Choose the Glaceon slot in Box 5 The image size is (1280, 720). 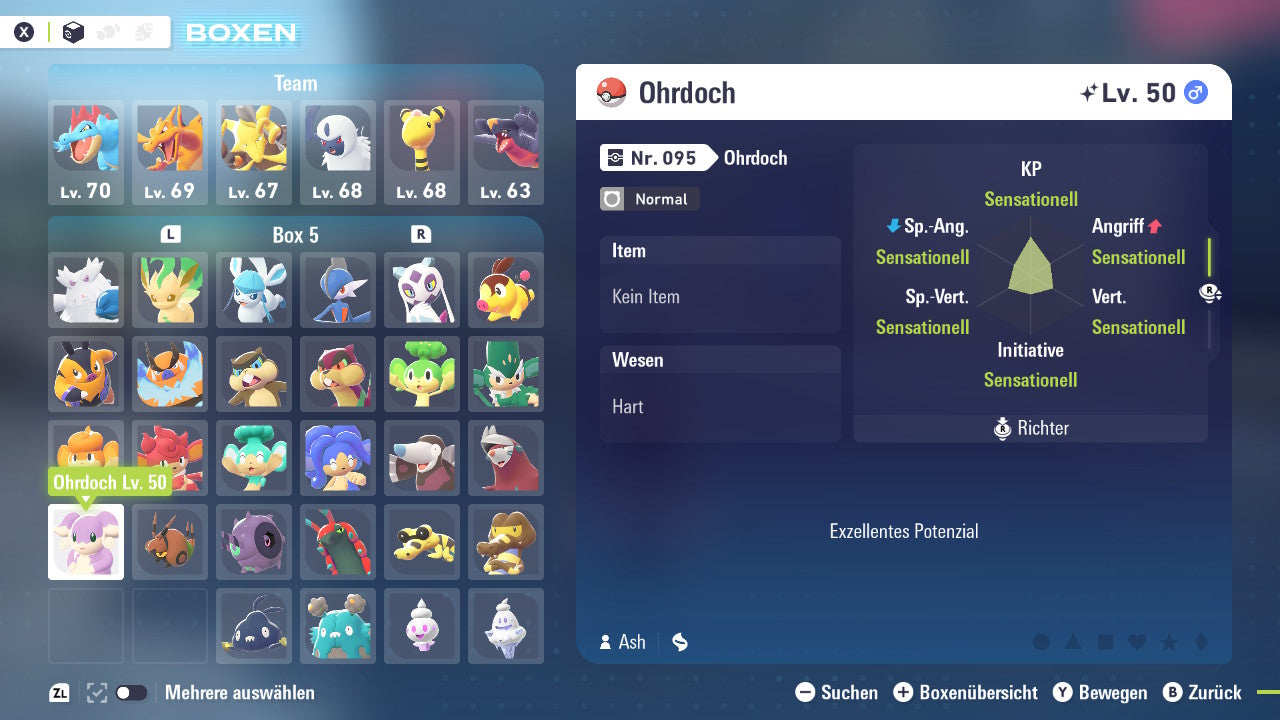(254, 290)
